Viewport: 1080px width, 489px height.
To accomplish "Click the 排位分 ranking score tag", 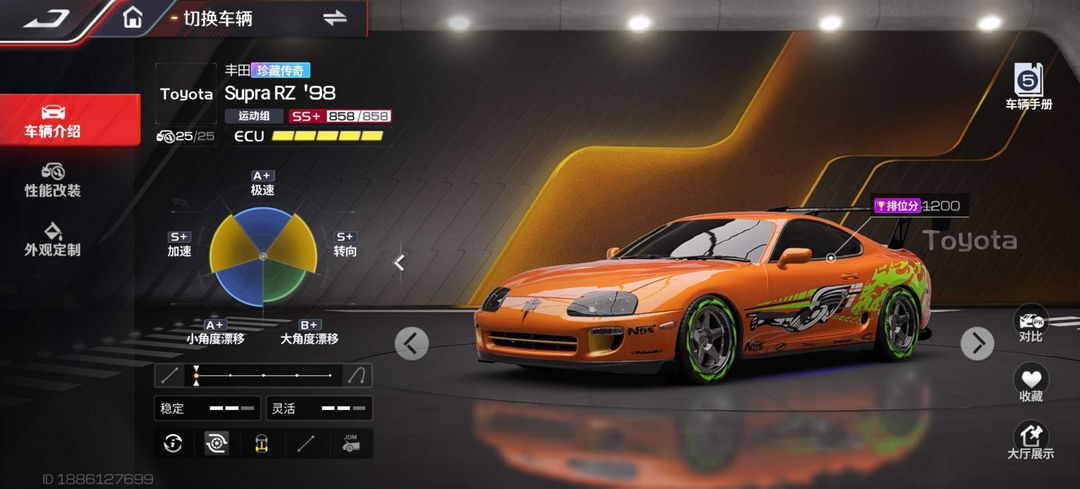I will (x=916, y=206).
